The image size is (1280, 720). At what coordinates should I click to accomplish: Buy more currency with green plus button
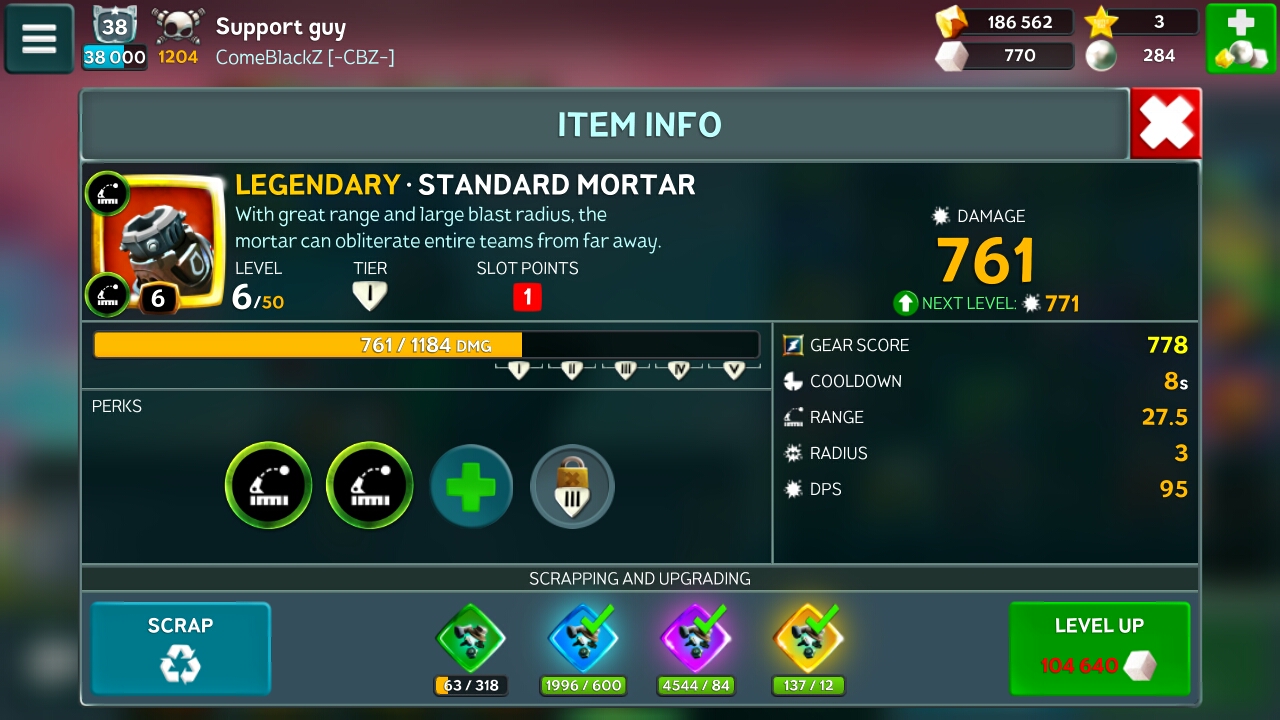tap(1239, 39)
